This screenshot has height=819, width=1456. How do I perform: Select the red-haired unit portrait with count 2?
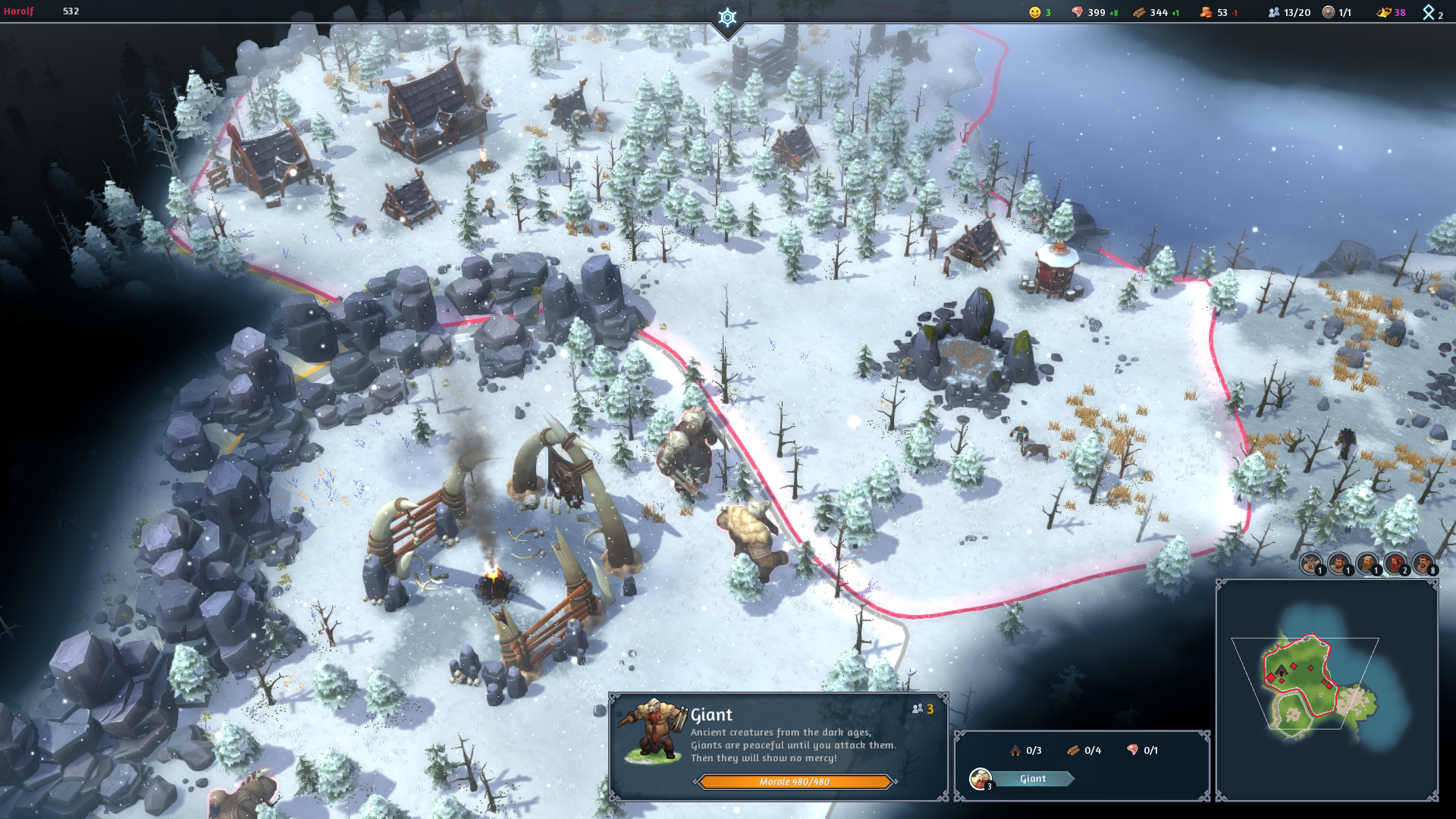1395,563
